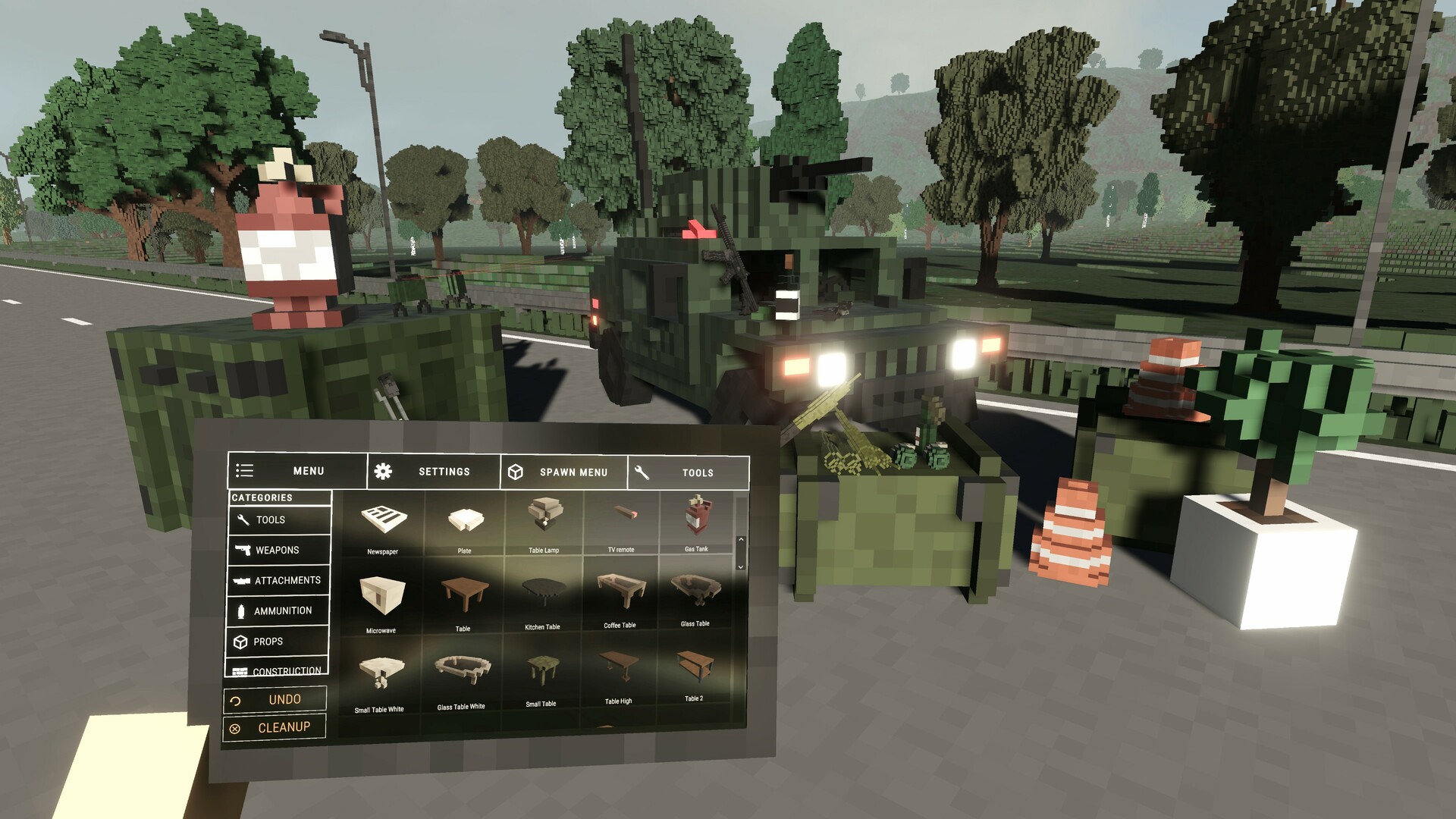Select the wrench icon on Tools category
This screenshot has height=819, width=1456.
pyautogui.click(x=244, y=520)
